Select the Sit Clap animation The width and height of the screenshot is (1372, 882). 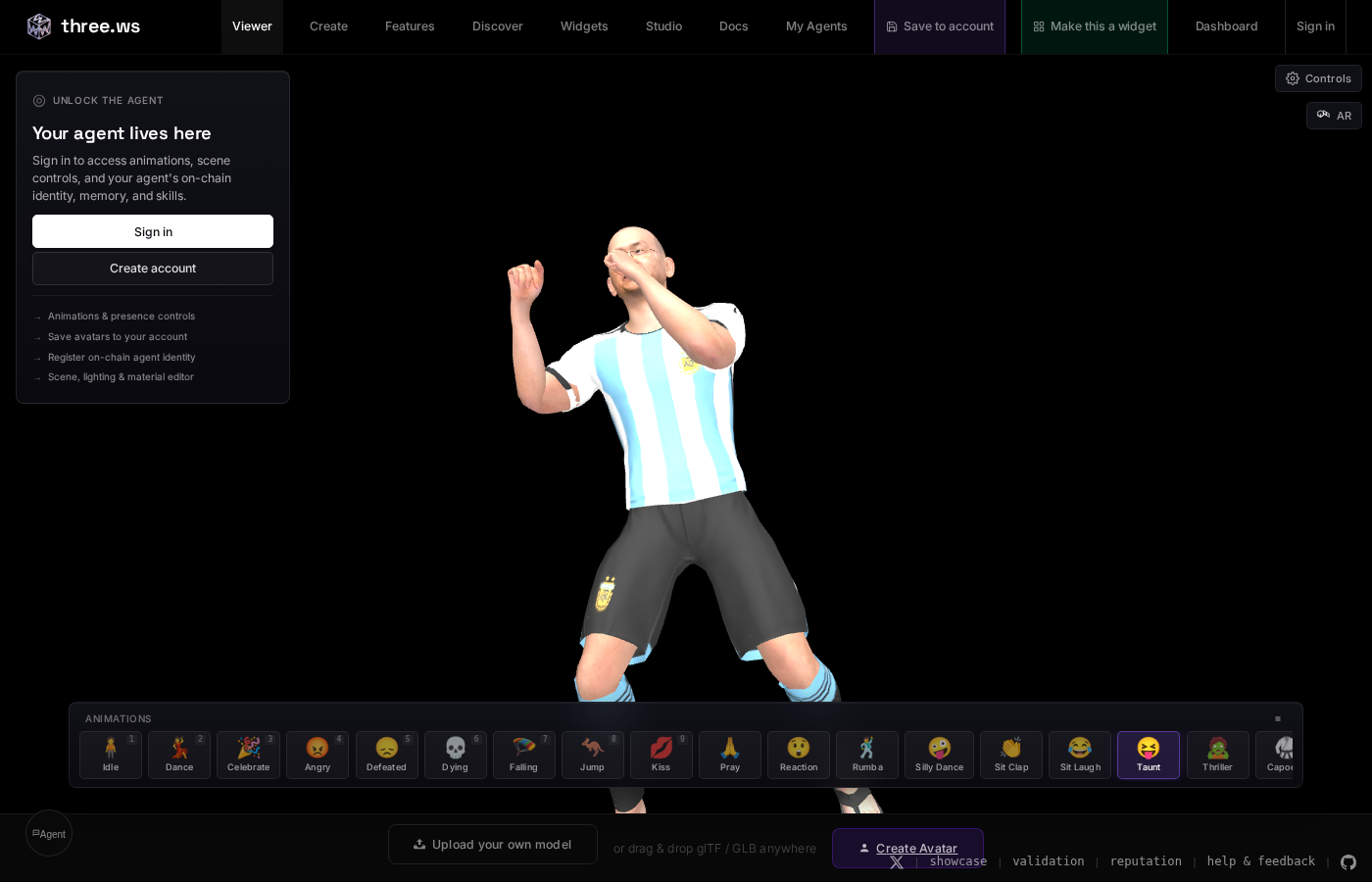tap(1011, 755)
